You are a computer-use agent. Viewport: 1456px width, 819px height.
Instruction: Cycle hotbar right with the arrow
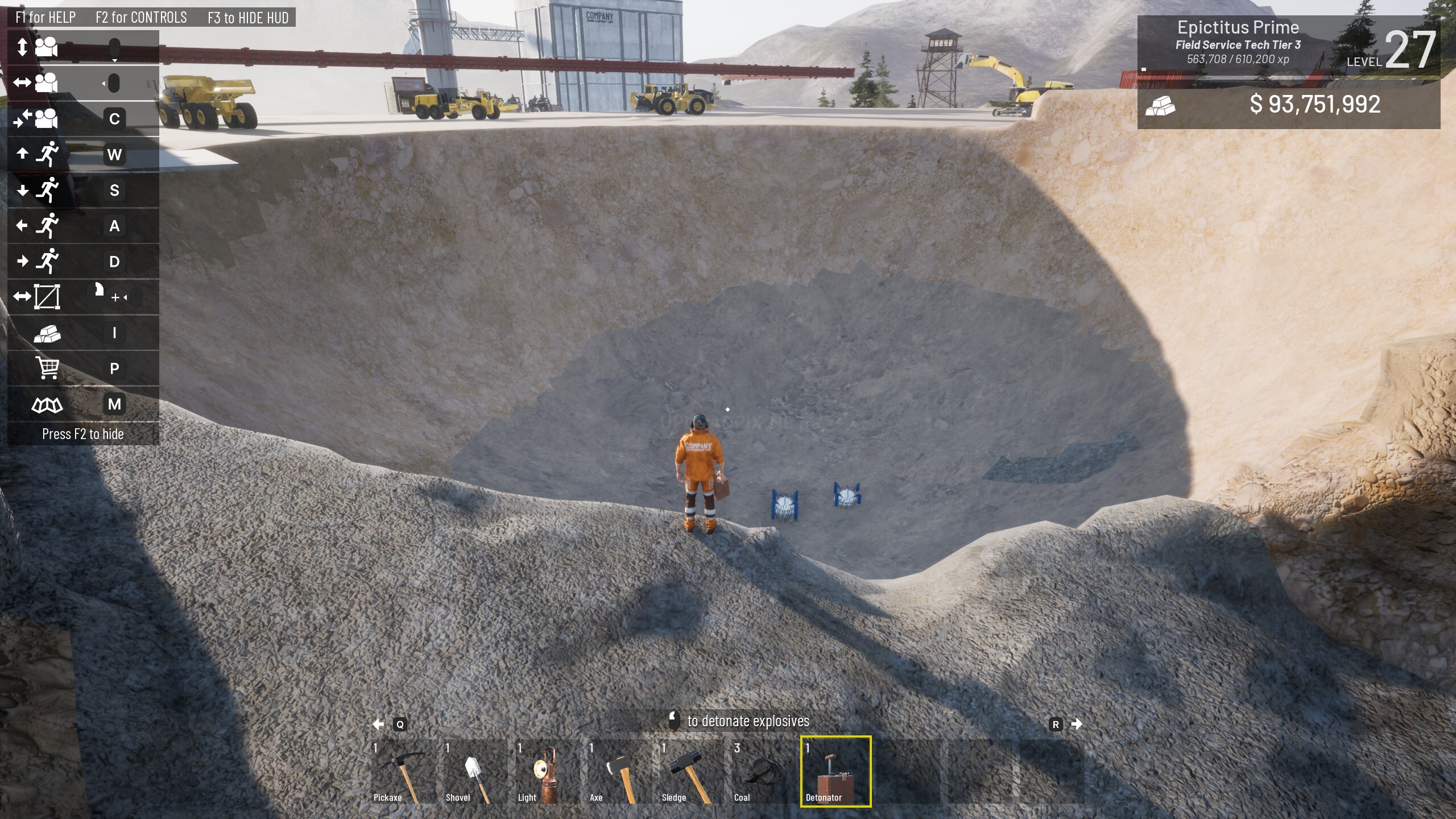1076,724
